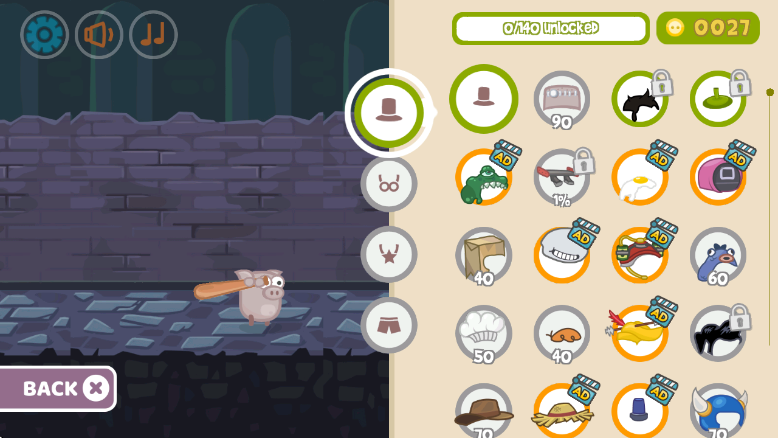778x438 pixels.
Task: Click the coin balance counter
Action: pos(708,28)
